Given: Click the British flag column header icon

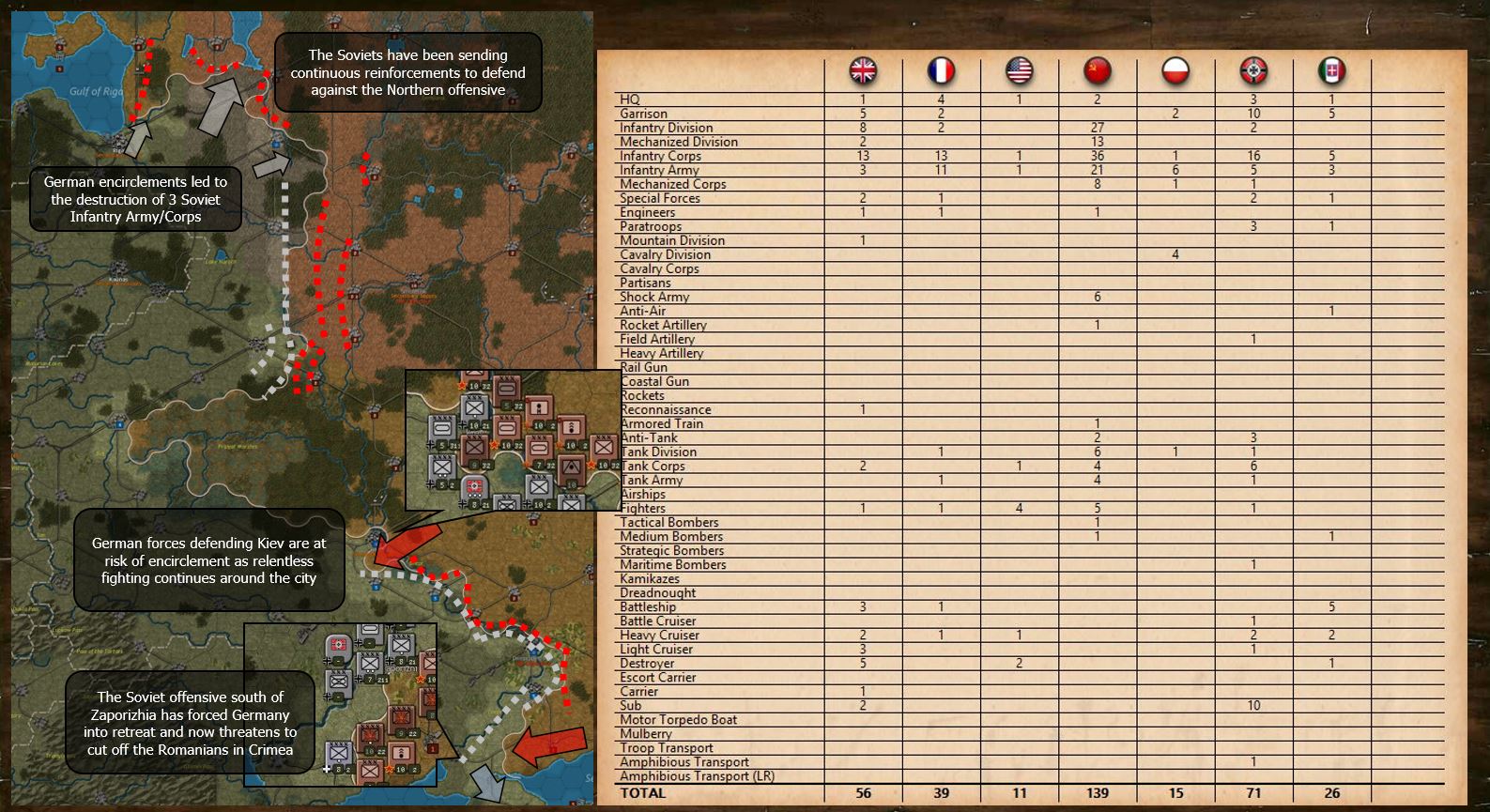Looking at the screenshot, I should 863,69.
